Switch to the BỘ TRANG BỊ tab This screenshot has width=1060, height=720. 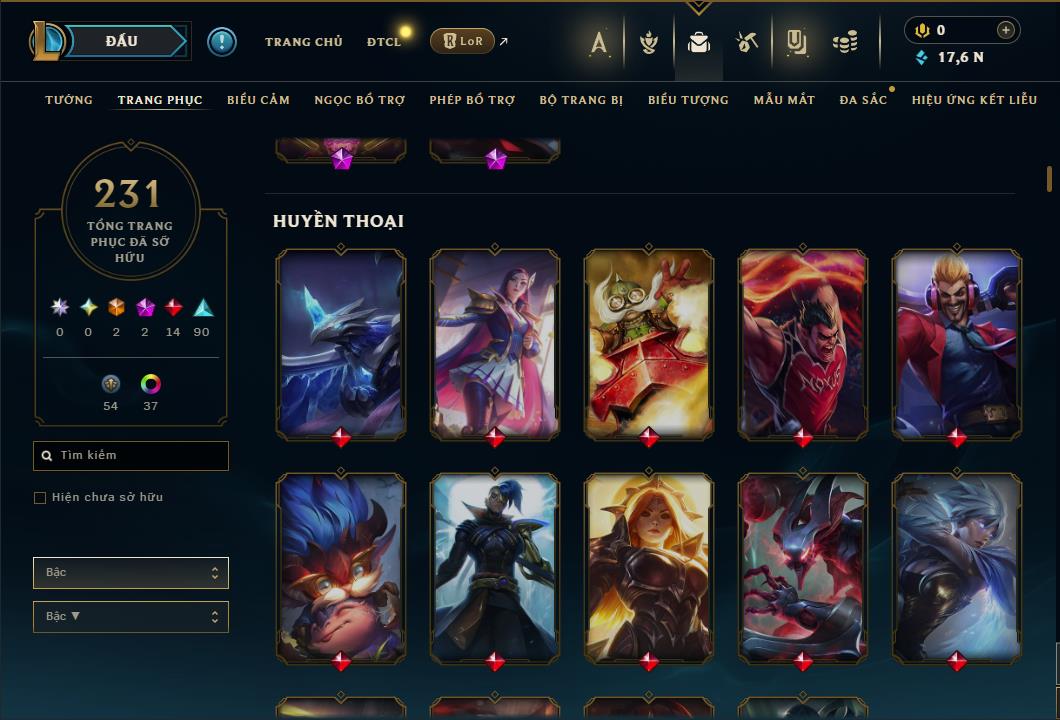pyautogui.click(x=581, y=100)
